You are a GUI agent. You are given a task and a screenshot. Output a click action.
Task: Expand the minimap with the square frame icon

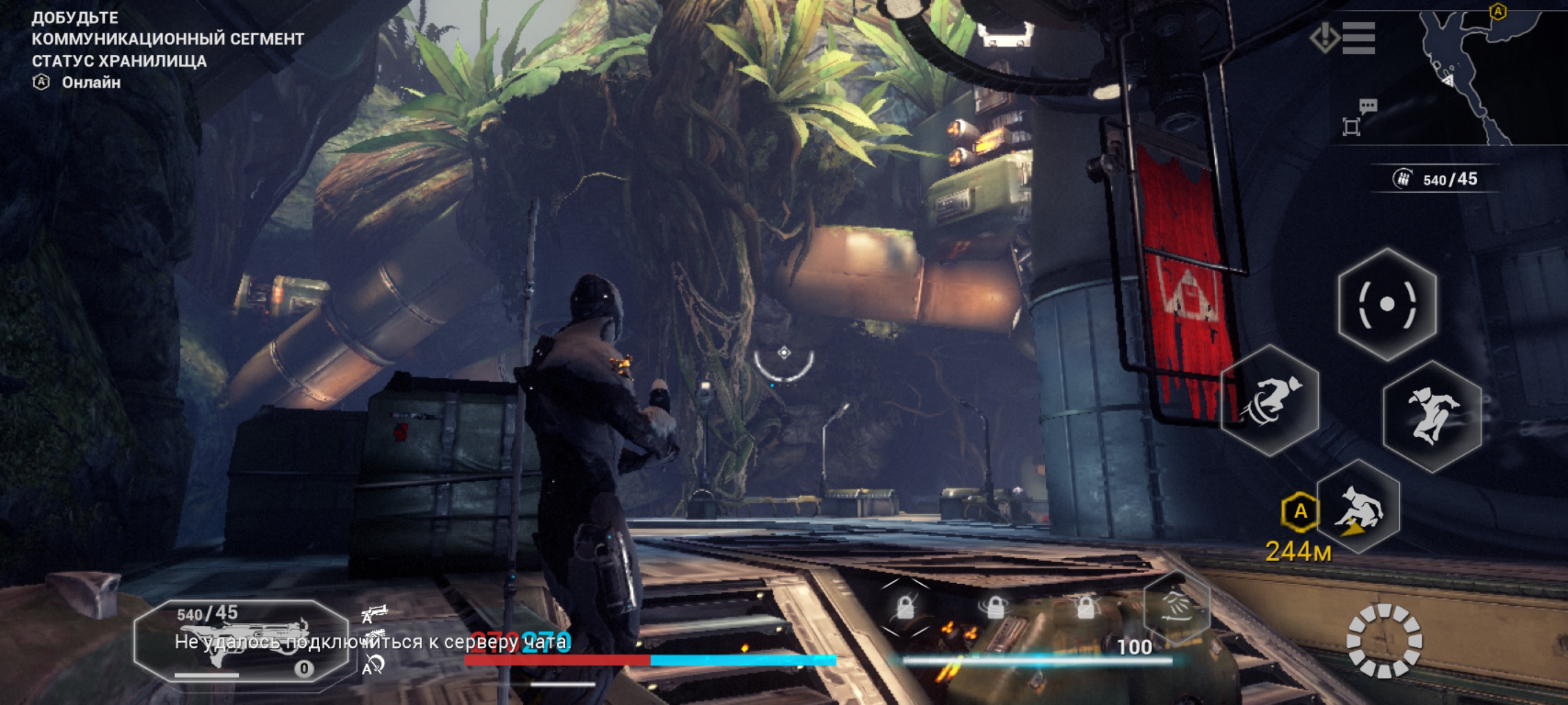click(1351, 127)
